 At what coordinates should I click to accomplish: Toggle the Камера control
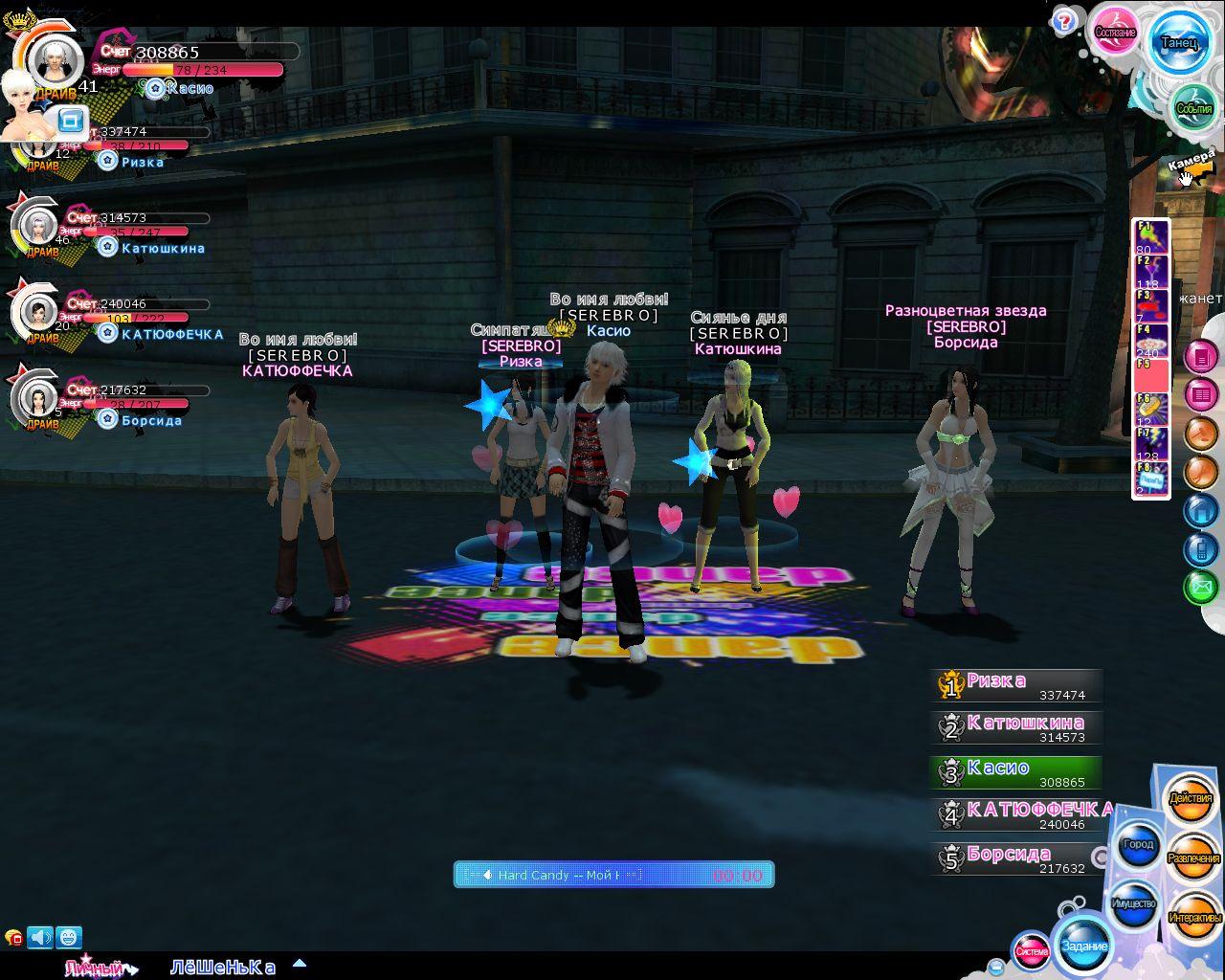coord(1191,164)
